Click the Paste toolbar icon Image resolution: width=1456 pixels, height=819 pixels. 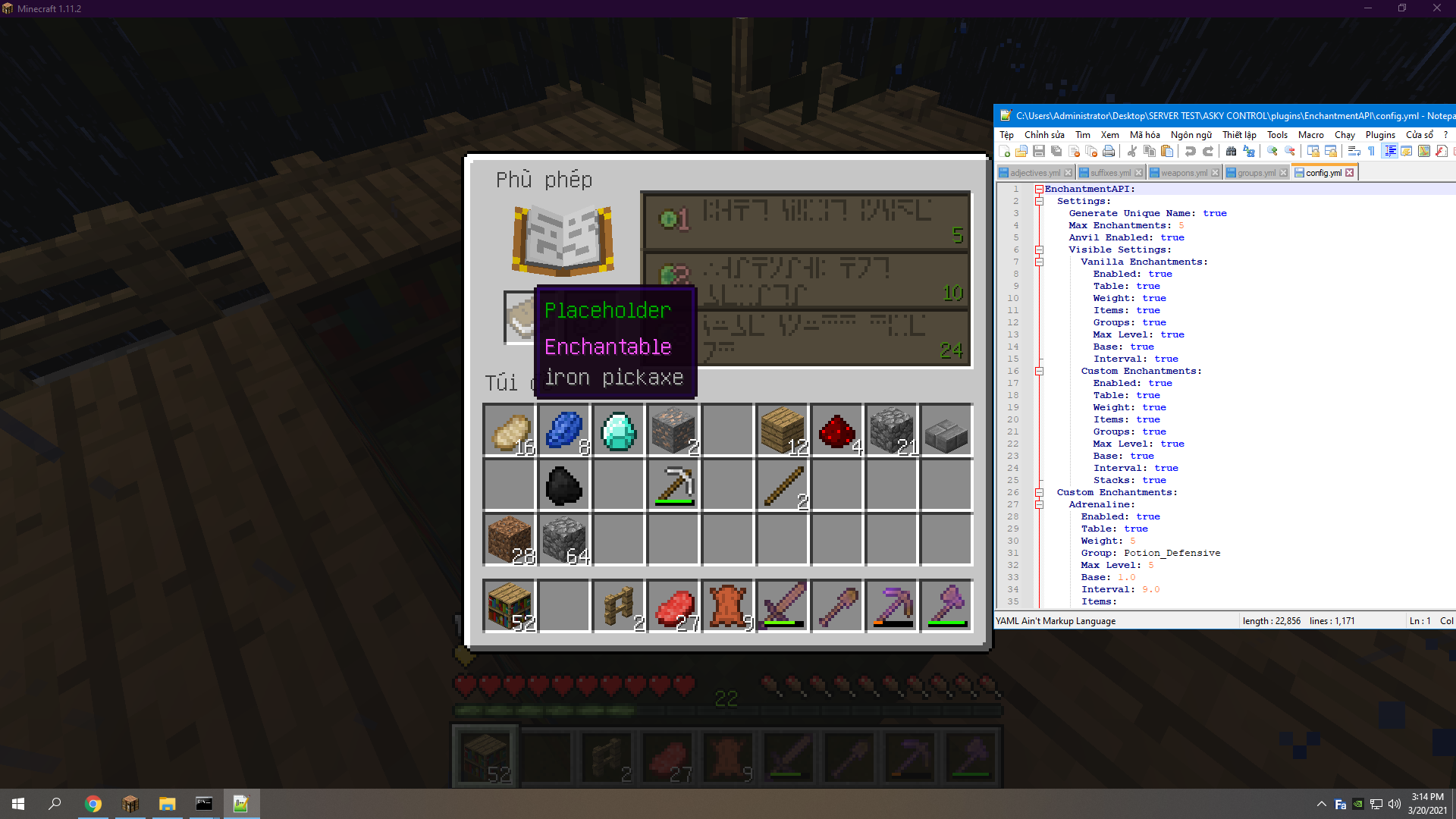point(1168,151)
